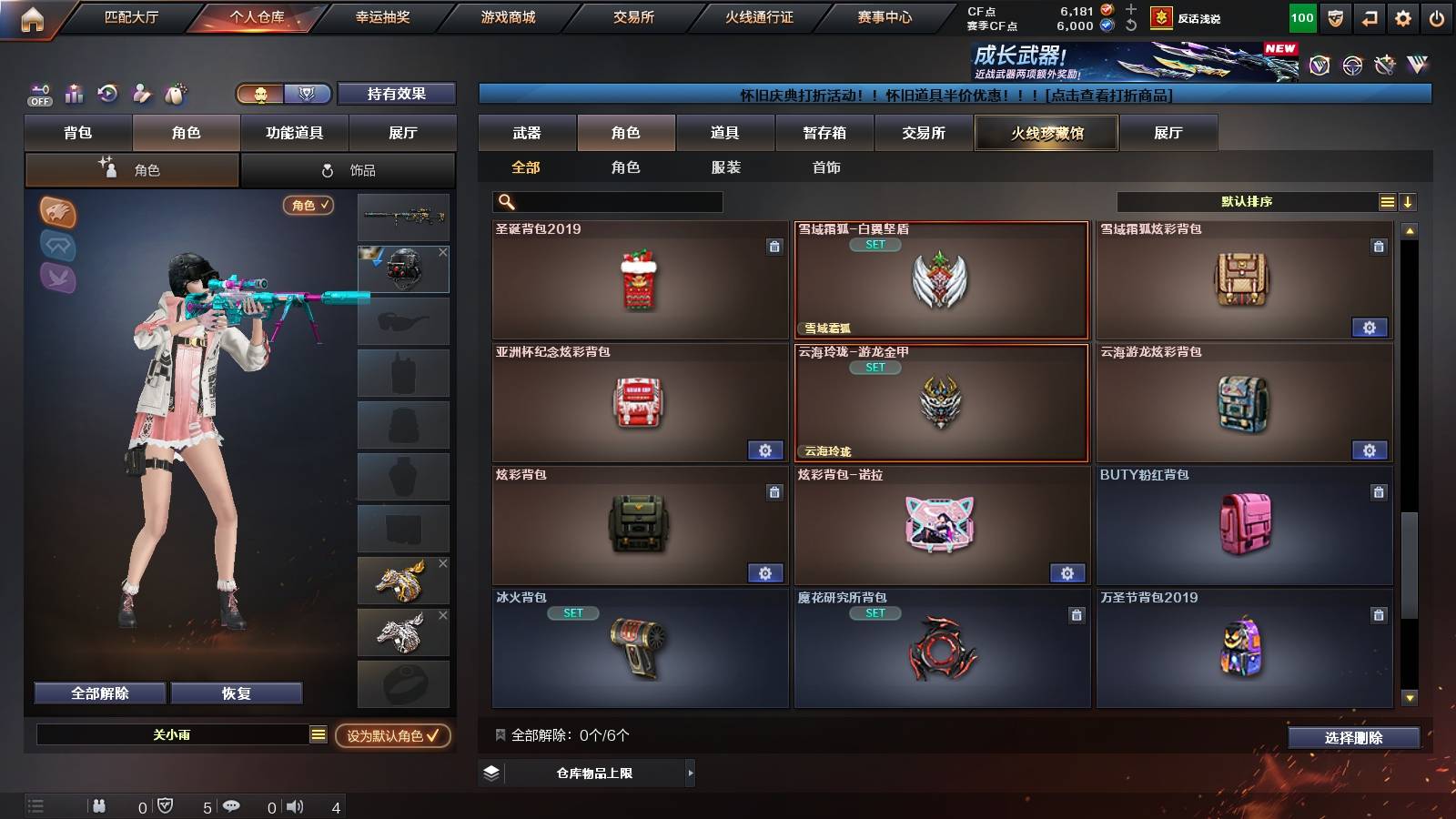Image resolution: width=1456 pixels, height=819 pixels.
Task: Click the 选择删除 button at bottom right
Action: coord(1353,738)
